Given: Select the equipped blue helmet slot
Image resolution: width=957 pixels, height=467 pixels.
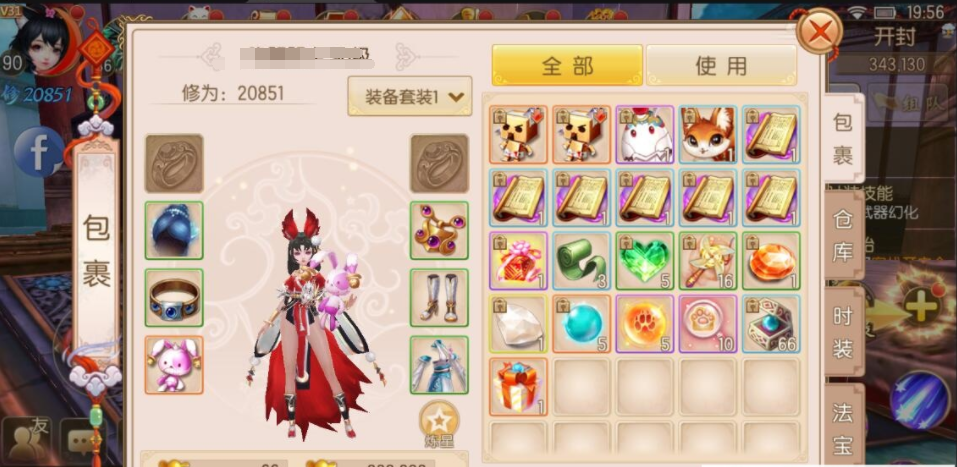Looking at the screenshot, I should click(174, 230).
